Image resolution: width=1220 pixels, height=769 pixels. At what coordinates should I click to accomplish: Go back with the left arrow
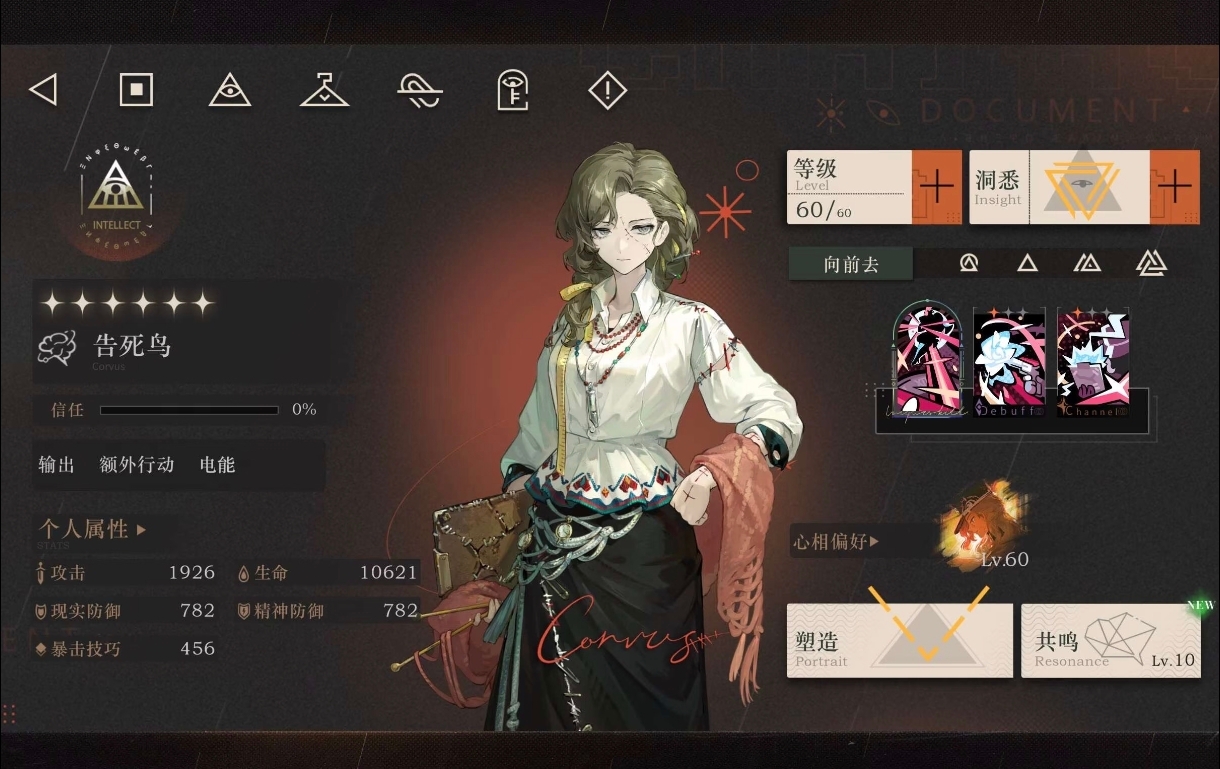click(43, 91)
